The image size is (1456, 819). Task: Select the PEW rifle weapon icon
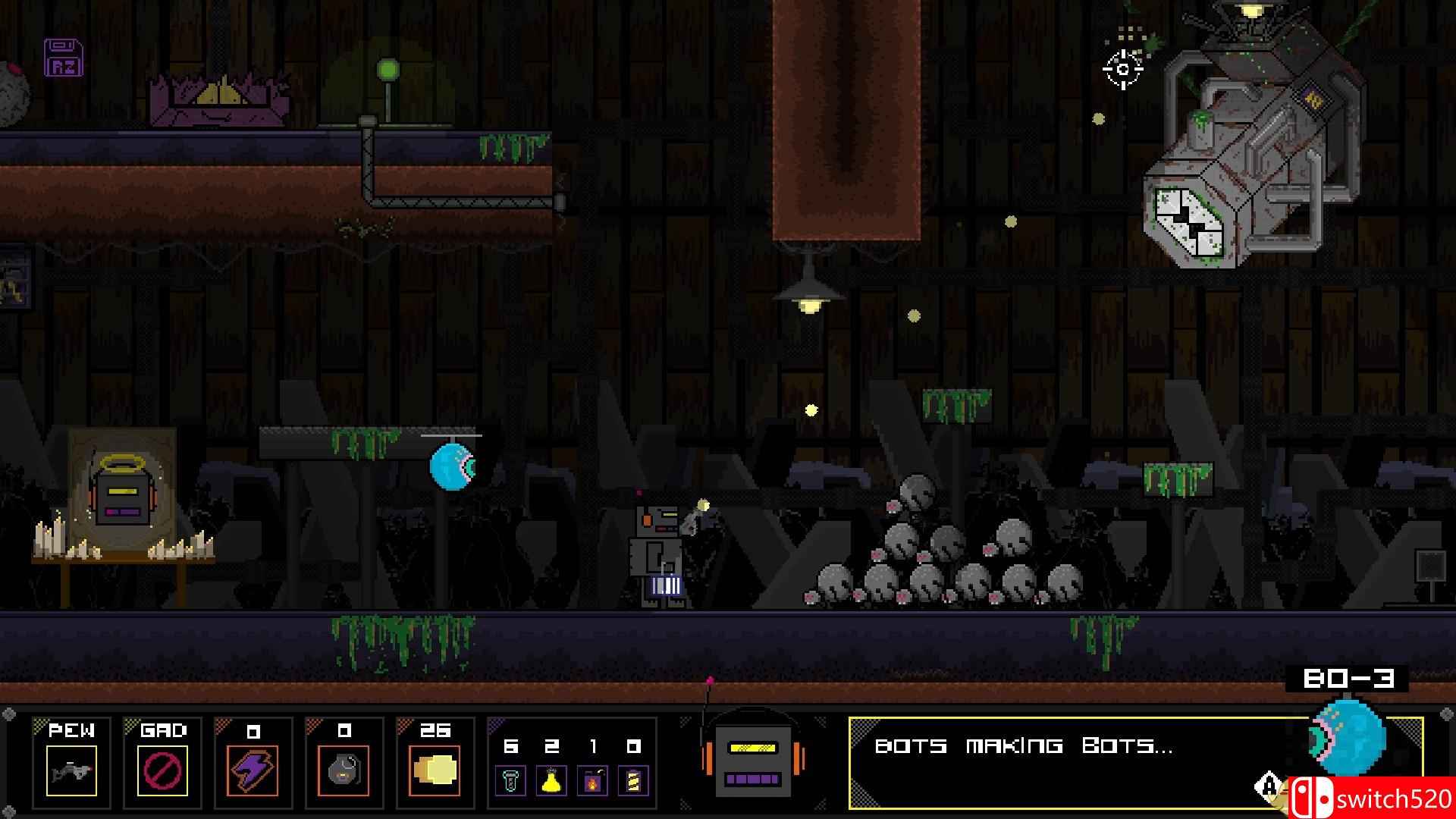pyautogui.click(x=71, y=770)
